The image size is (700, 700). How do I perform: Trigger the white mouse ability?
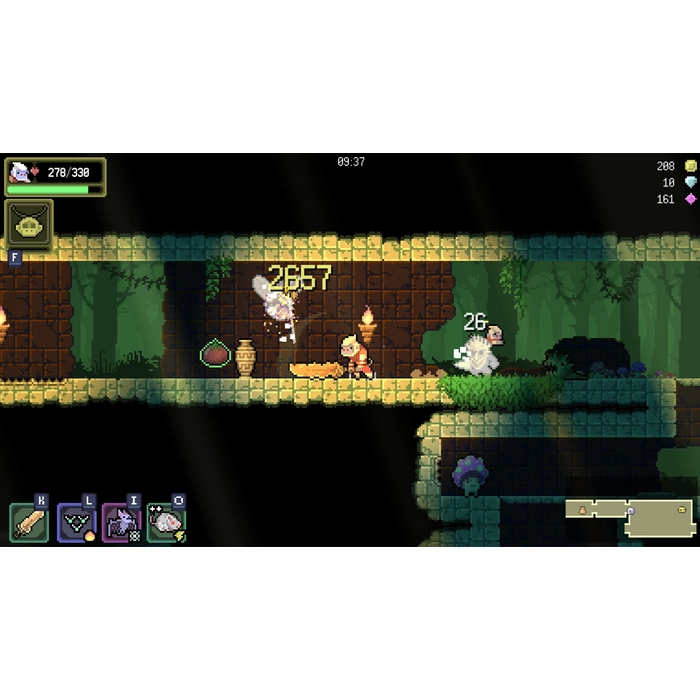tap(165, 522)
